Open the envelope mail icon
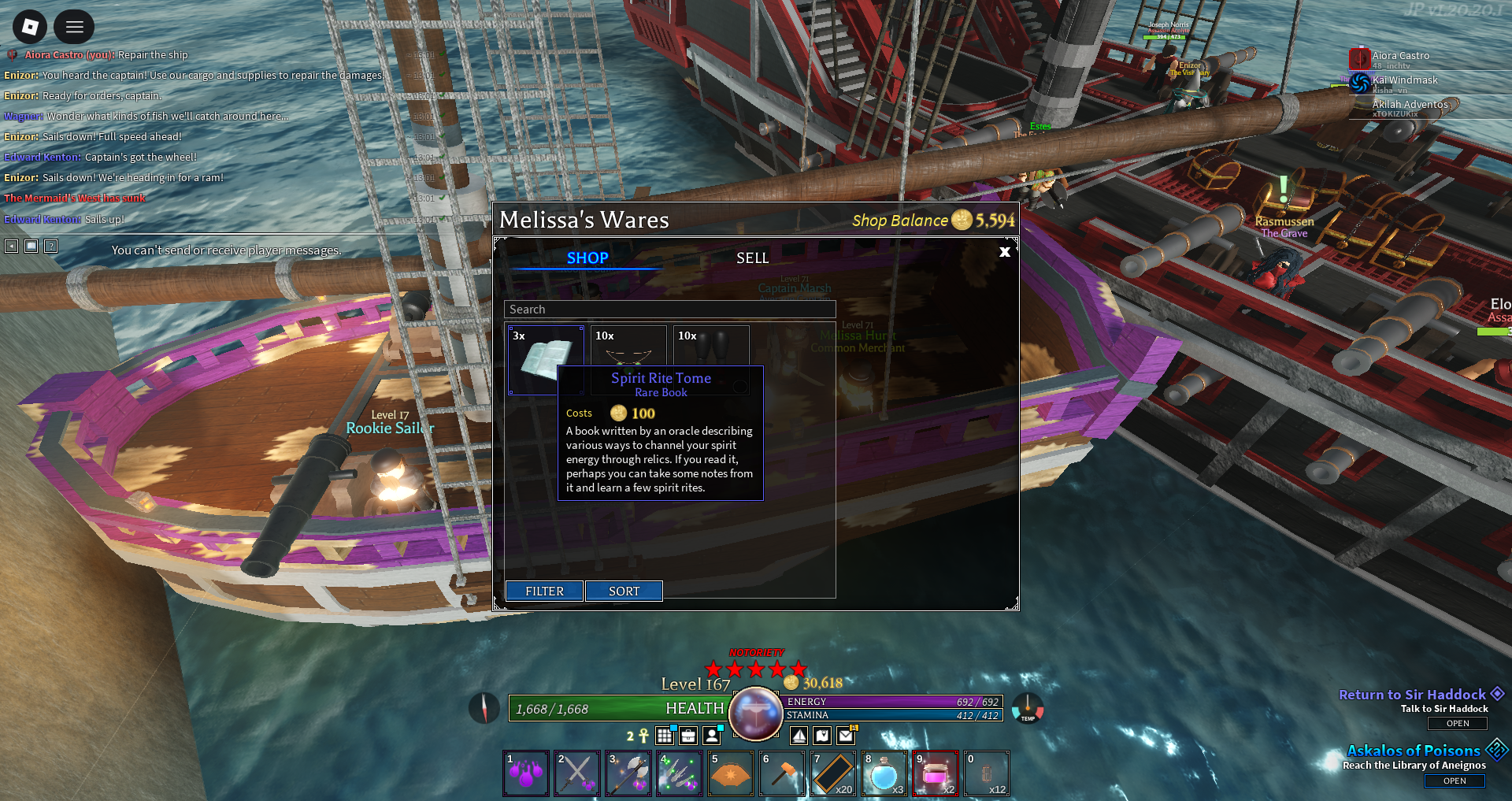Screen dimensions: 1512x801 click(847, 736)
